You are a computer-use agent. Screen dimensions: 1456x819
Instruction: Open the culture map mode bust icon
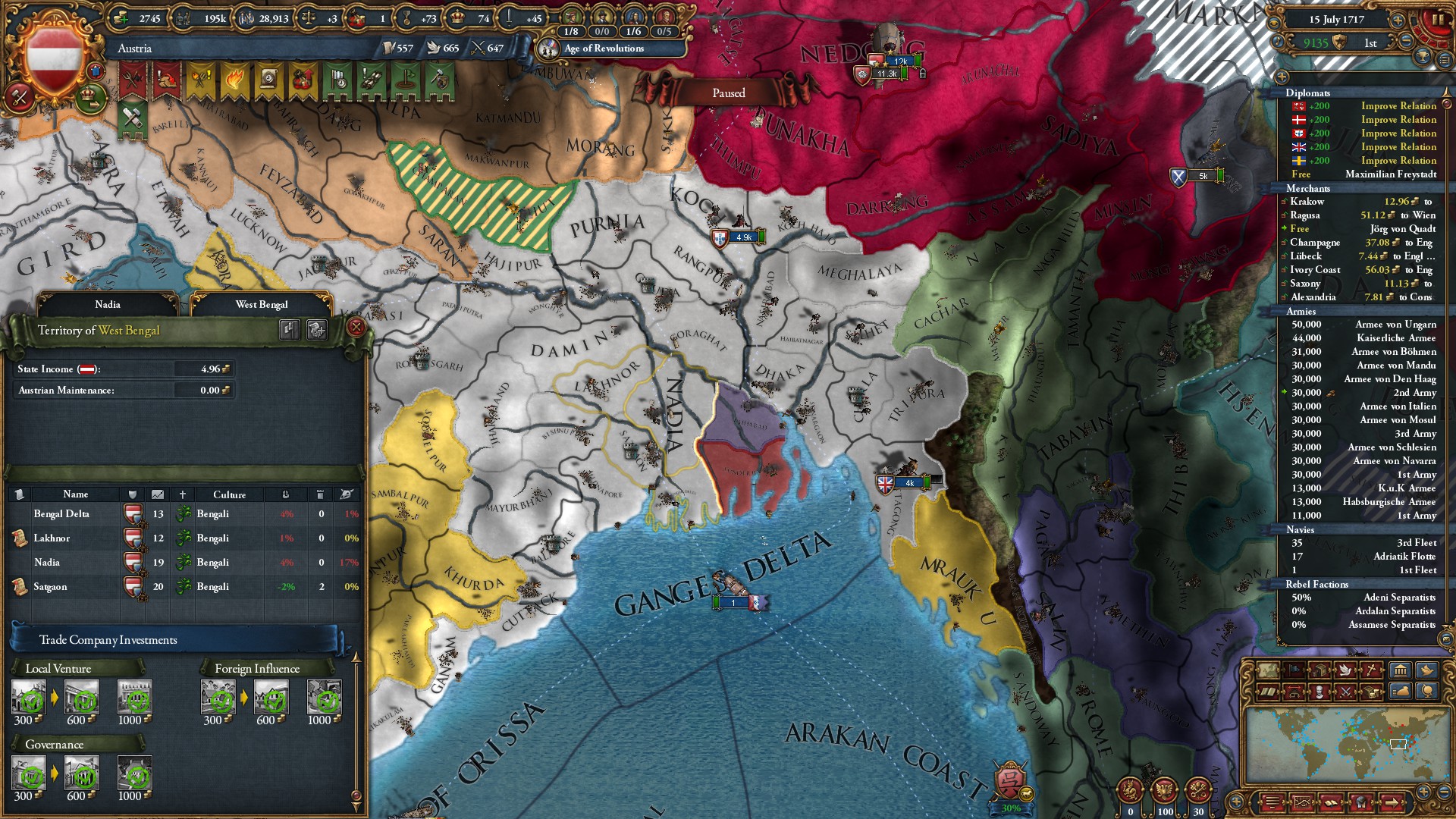coord(1319,692)
